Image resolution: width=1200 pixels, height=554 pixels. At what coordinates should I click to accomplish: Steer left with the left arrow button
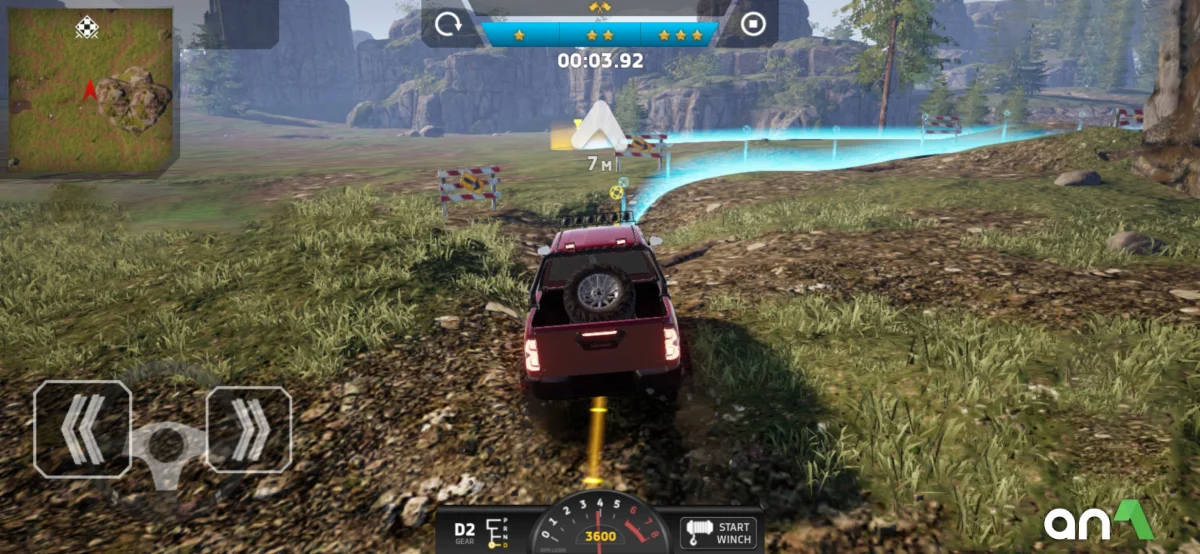[82, 429]
